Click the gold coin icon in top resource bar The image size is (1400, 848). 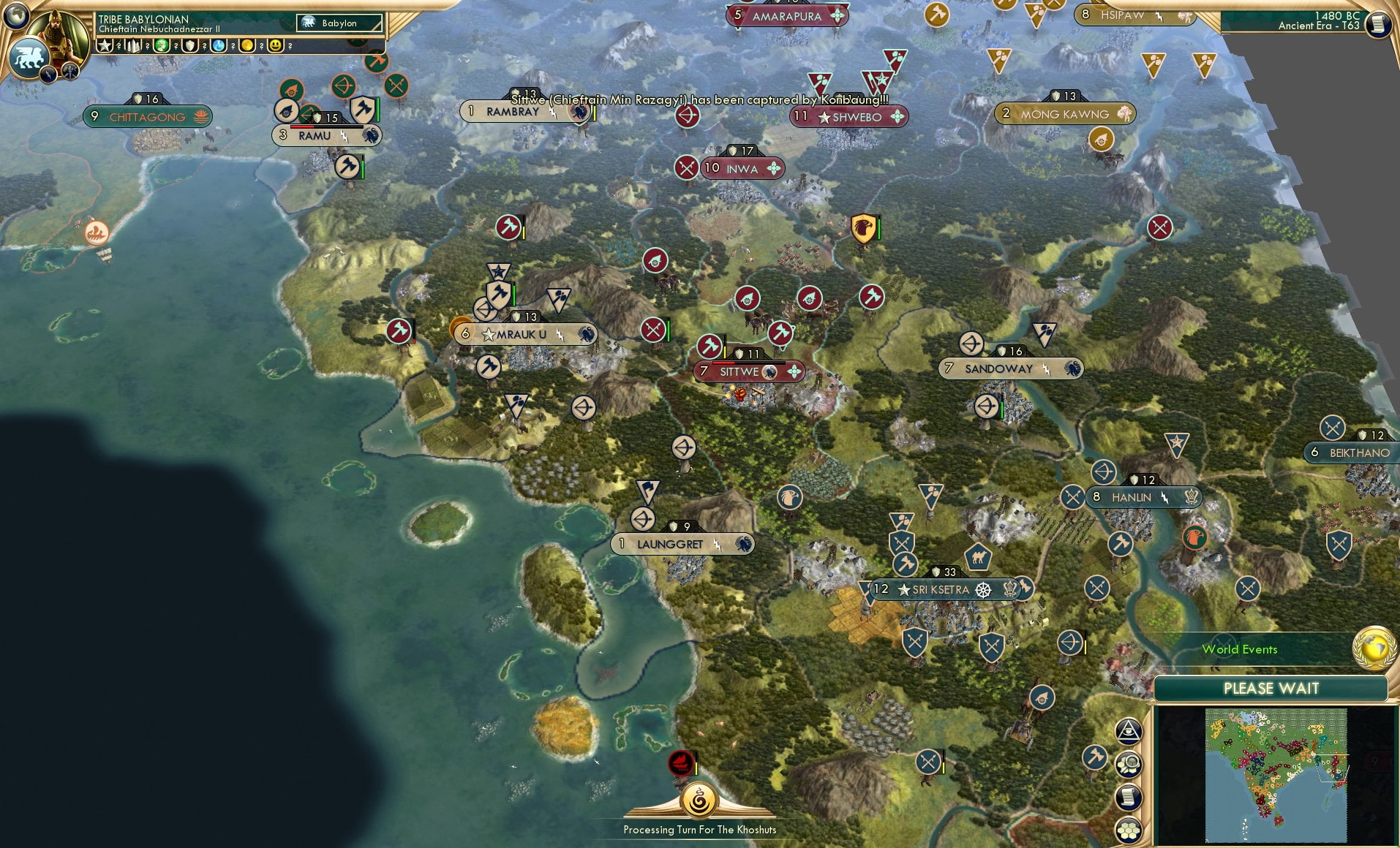tap(246, 45)
